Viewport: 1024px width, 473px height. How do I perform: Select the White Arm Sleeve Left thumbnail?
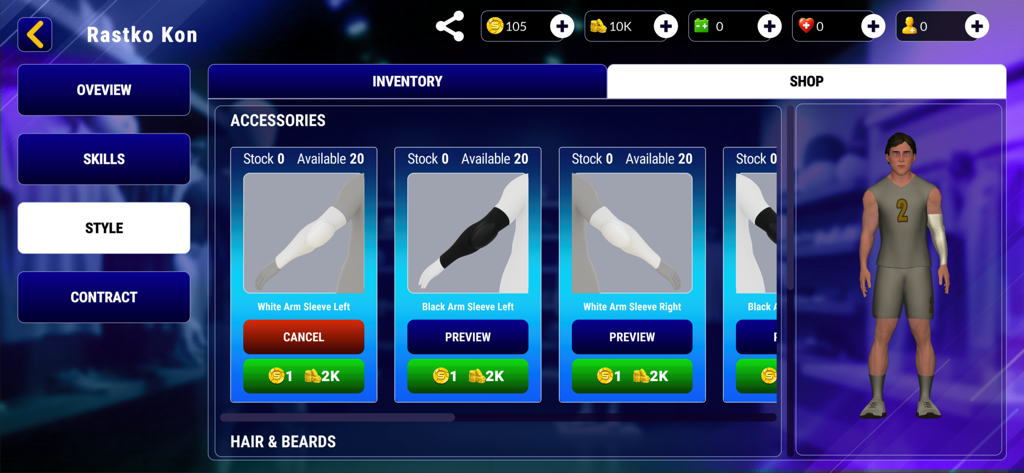click(304, 234)
